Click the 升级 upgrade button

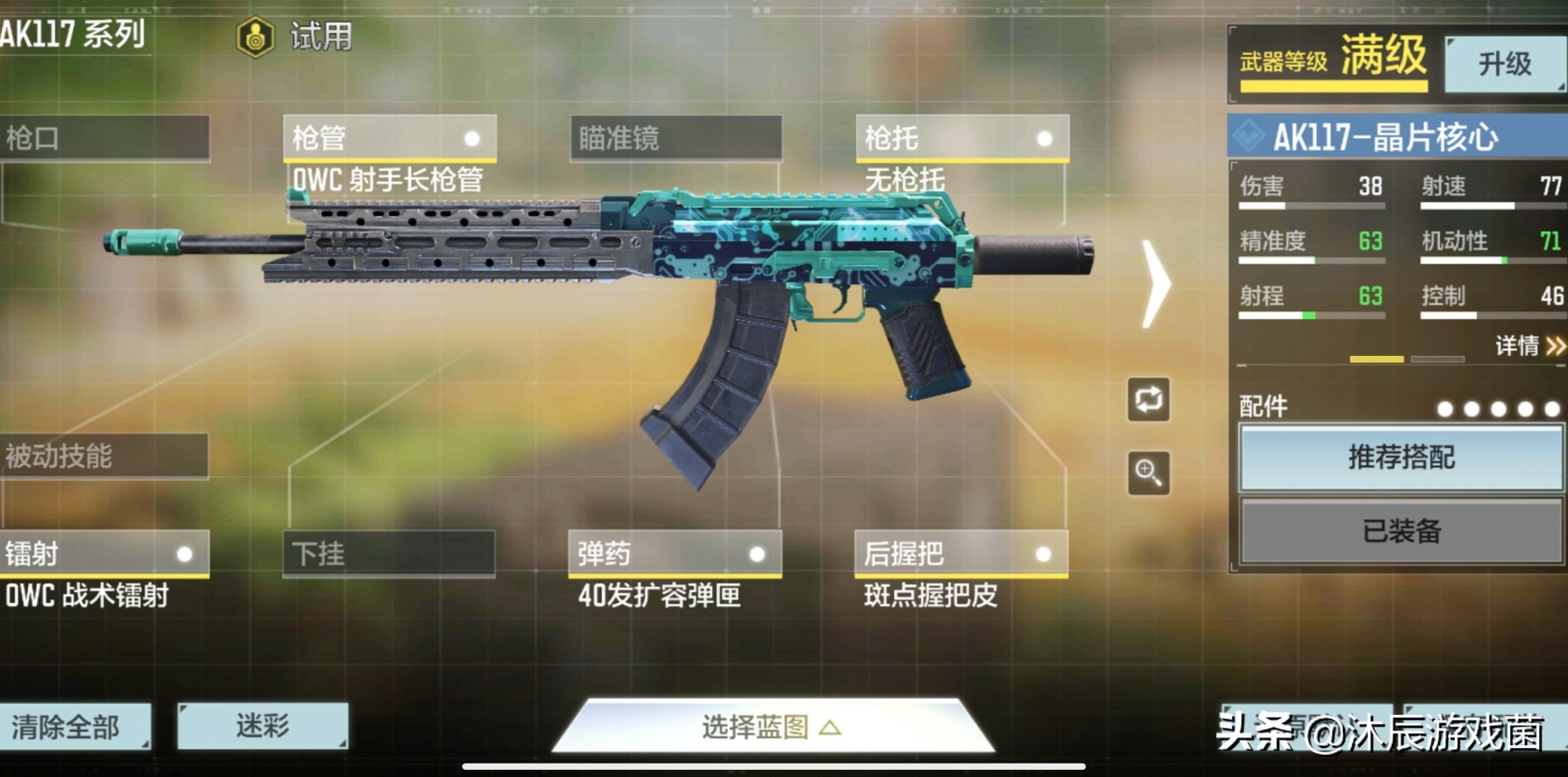coord(1504,63)
